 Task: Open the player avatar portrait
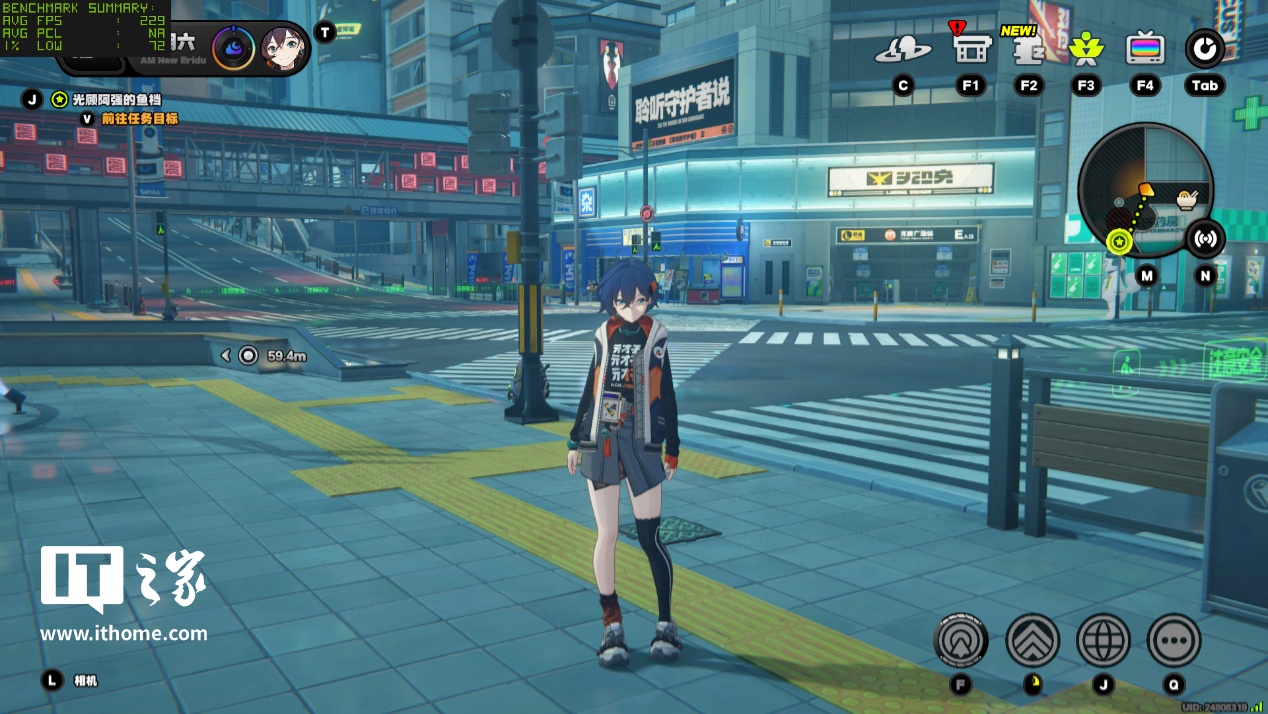coord(283,48)
